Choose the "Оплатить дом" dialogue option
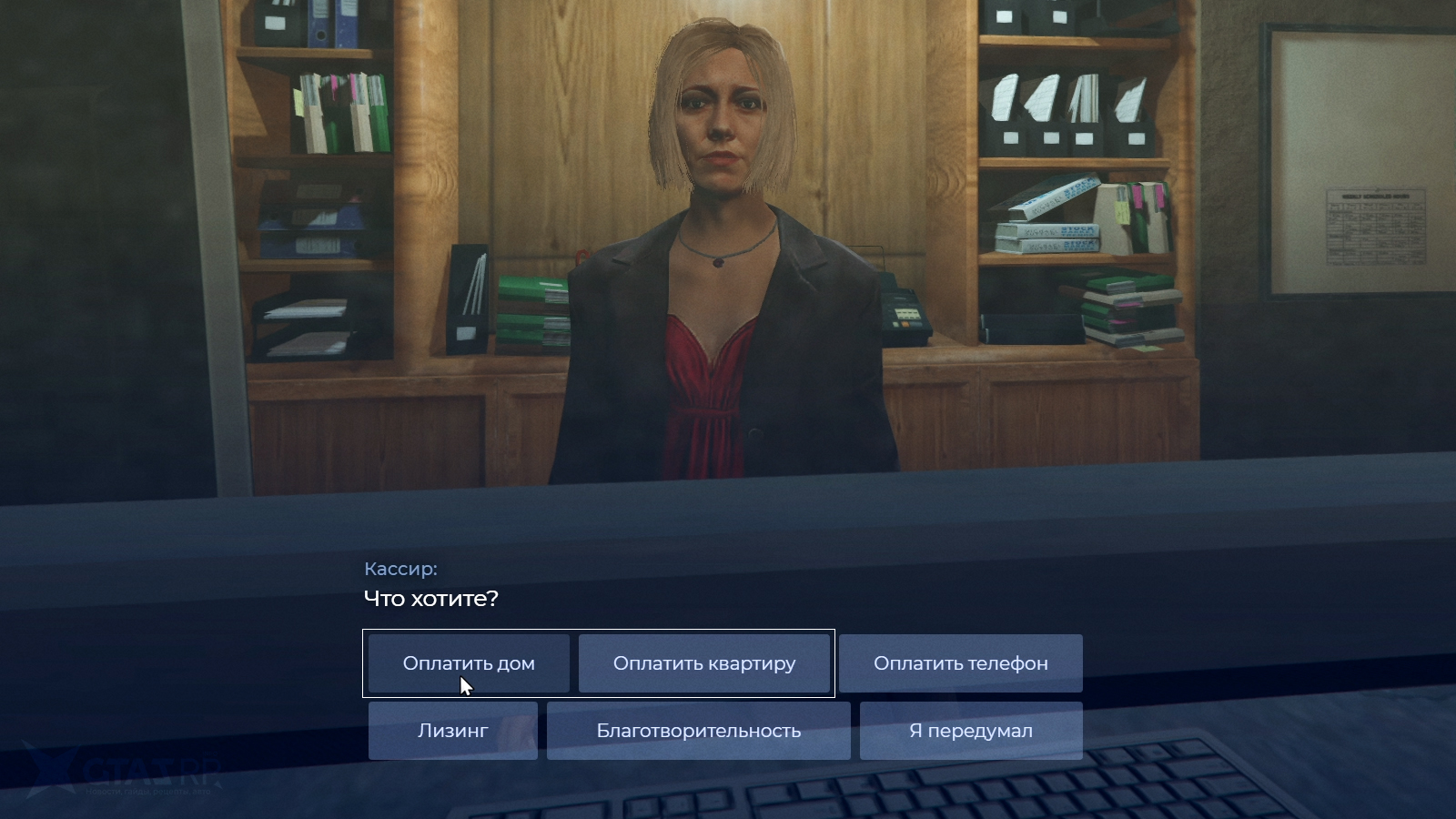The height and width of the screenshot is (819, 1456). 469,663
